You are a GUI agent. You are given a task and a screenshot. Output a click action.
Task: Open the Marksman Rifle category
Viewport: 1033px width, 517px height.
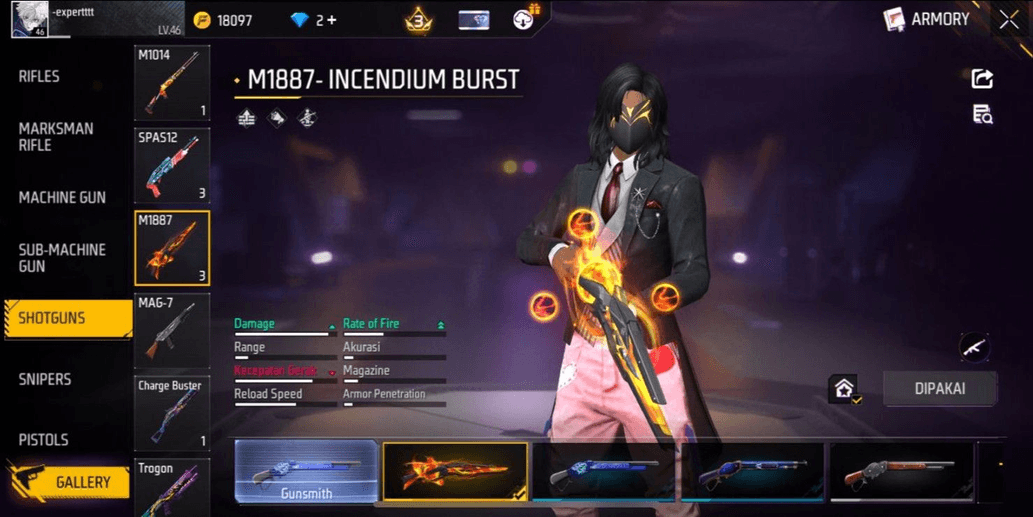point(56,137)
